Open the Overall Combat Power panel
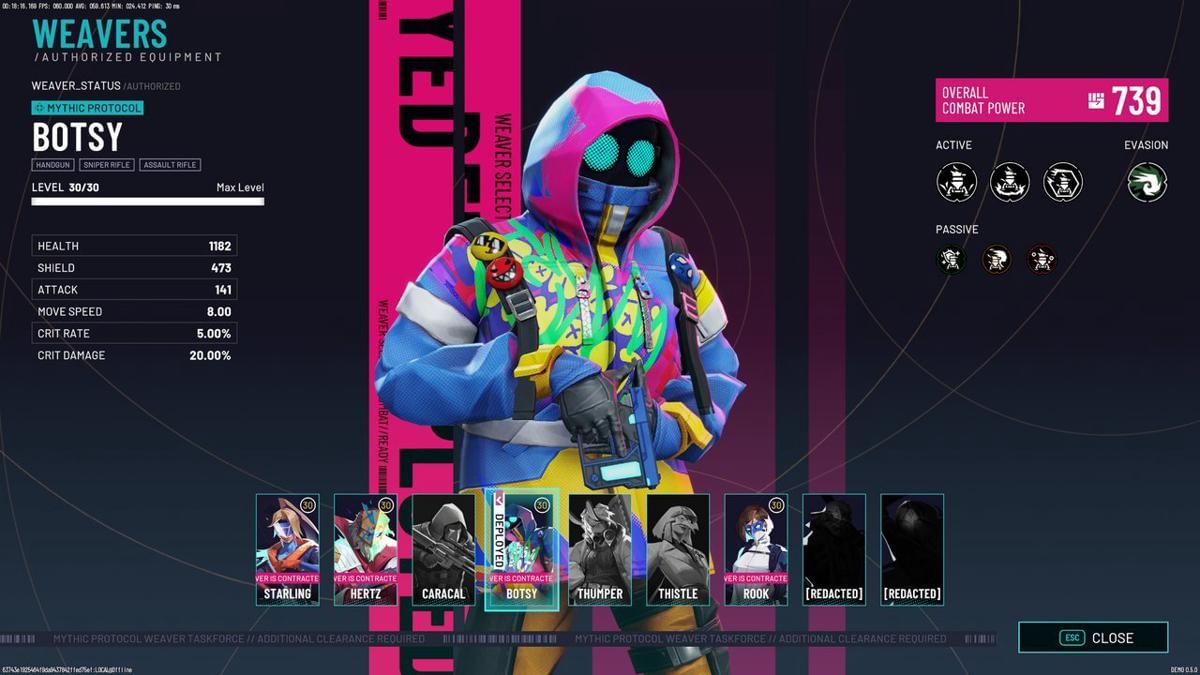The width and height of the screenshot is (1200, 675). (1052, 100)
